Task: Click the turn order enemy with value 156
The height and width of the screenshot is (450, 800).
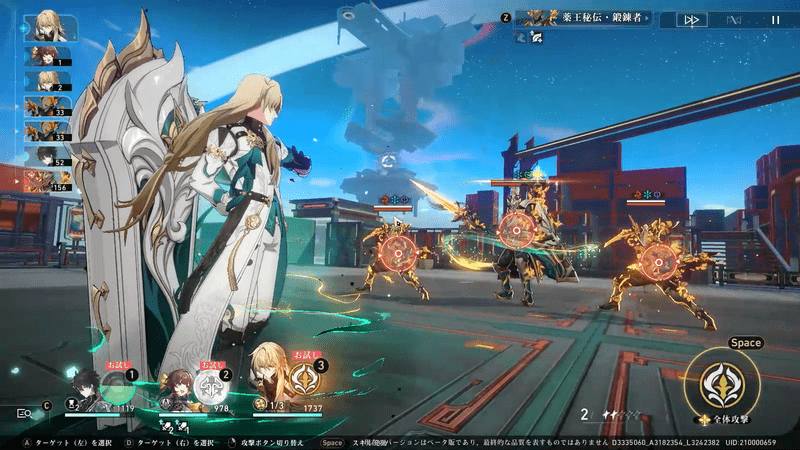Action: click(x=46, y=181)
